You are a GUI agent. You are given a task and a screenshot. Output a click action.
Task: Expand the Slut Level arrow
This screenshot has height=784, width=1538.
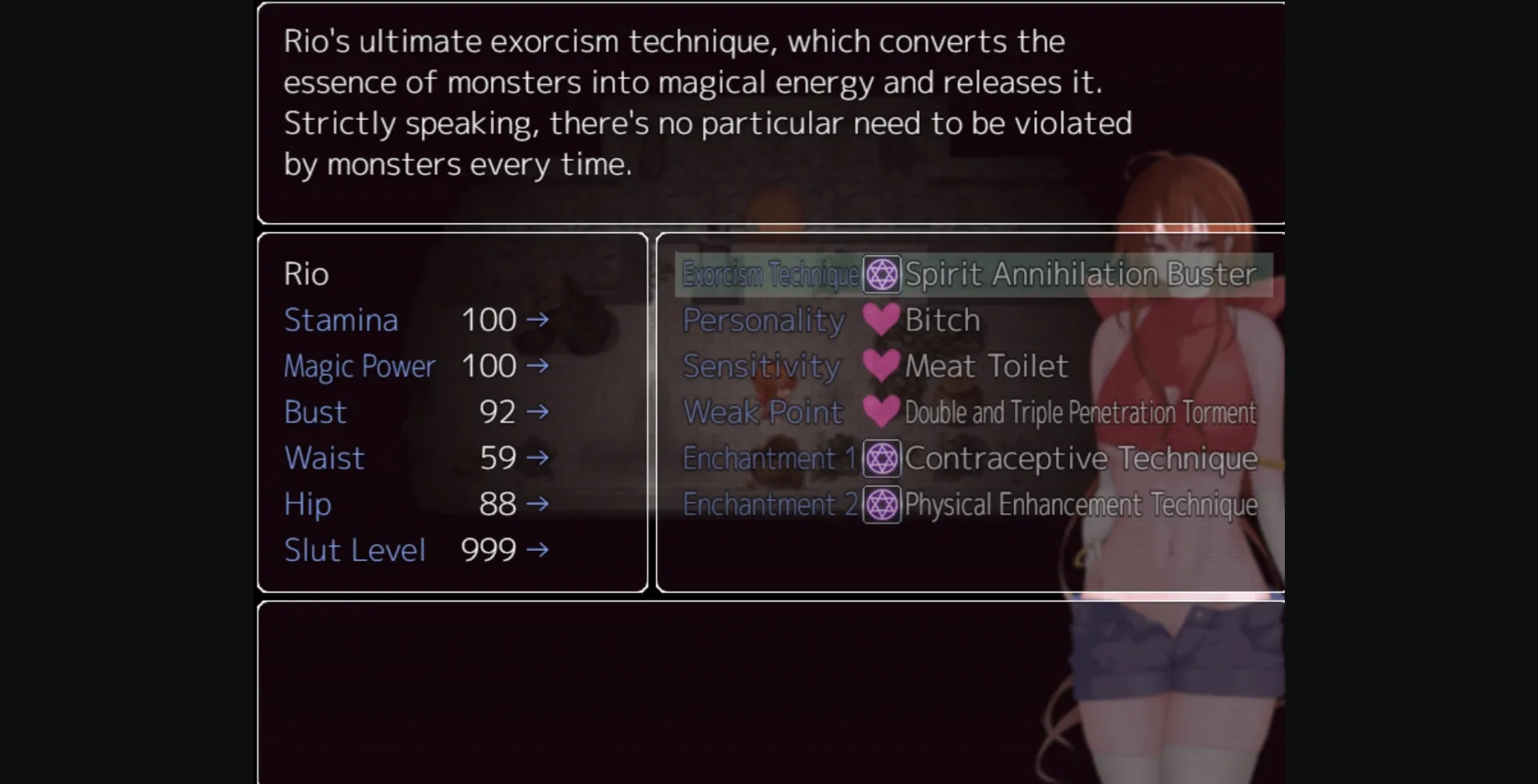[538, 550]
